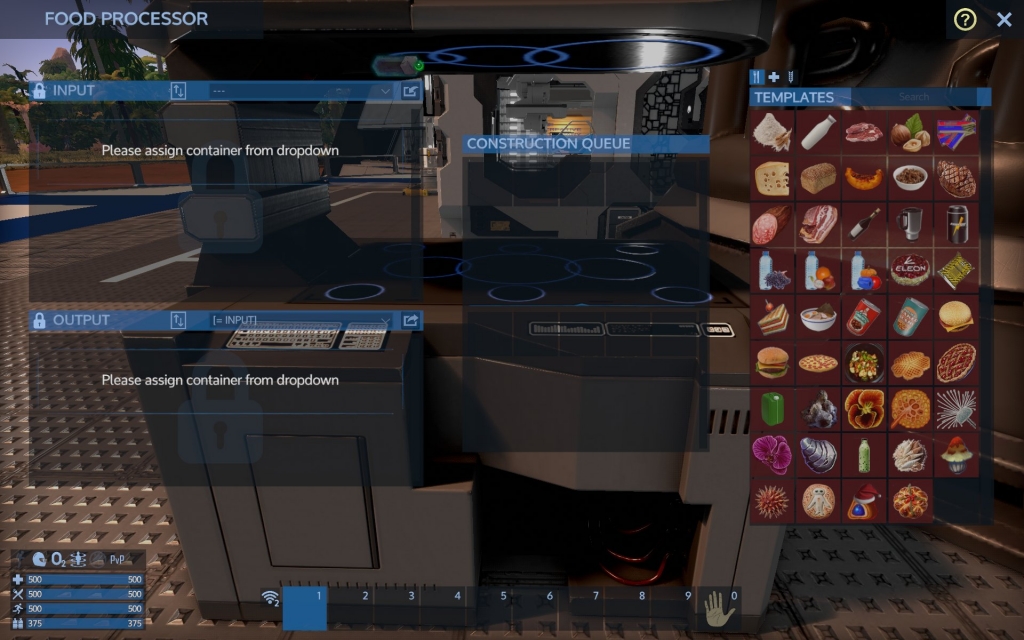Choose the Eleon cake template
Image resolution: width=1024 pixels, height=640 pixels.
910,270
